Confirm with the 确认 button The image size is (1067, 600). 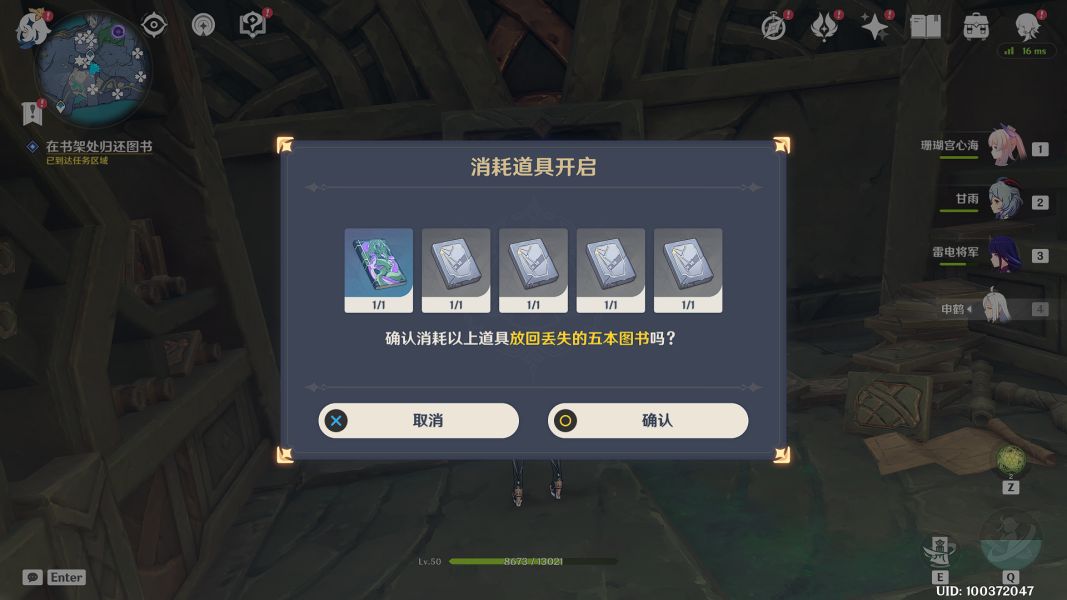[648, 421]
